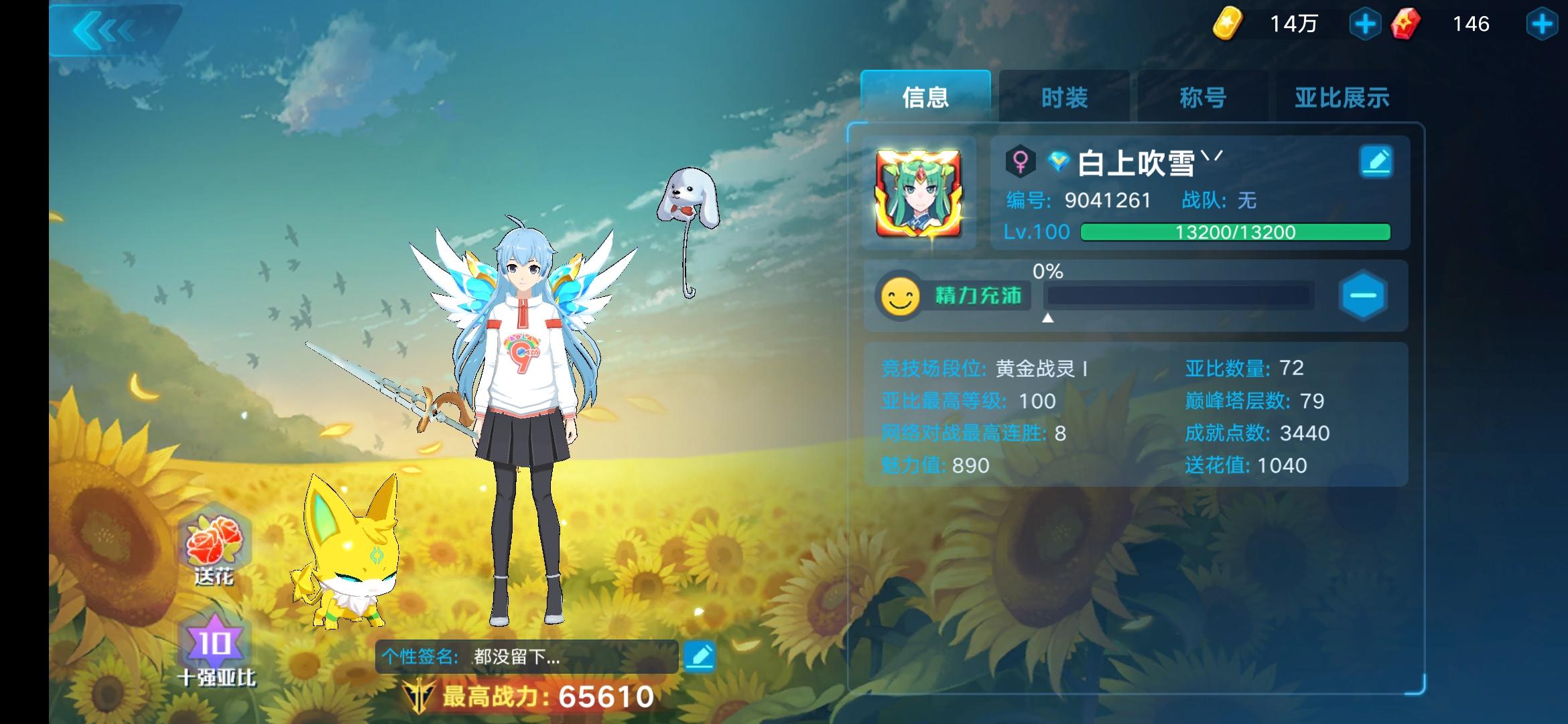Screen dimensions: 1568x724
Task: Open the 称号 tab
Action: [1201, 96]
